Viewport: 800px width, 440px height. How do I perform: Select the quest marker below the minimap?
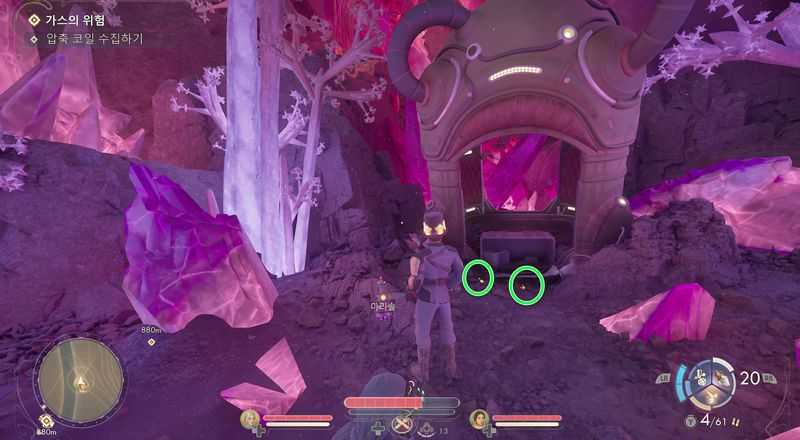46,422
